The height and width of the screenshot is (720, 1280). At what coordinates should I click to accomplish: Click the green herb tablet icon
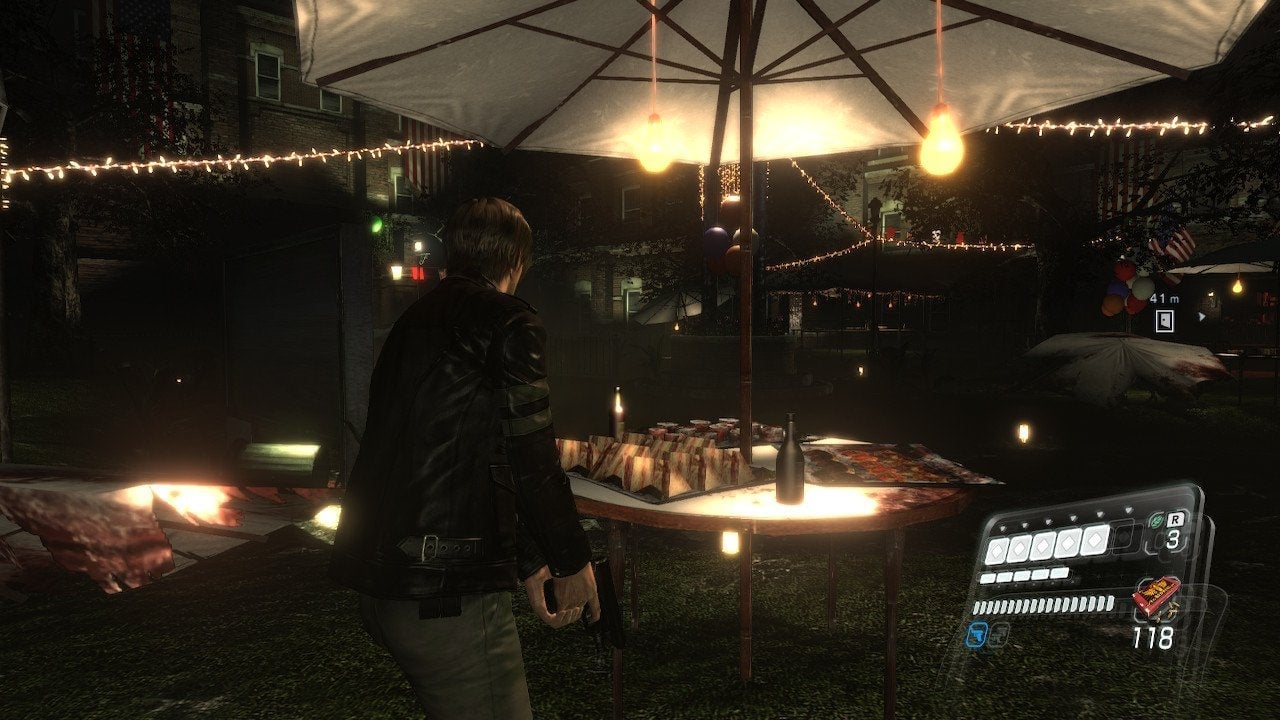[1156, 520]
